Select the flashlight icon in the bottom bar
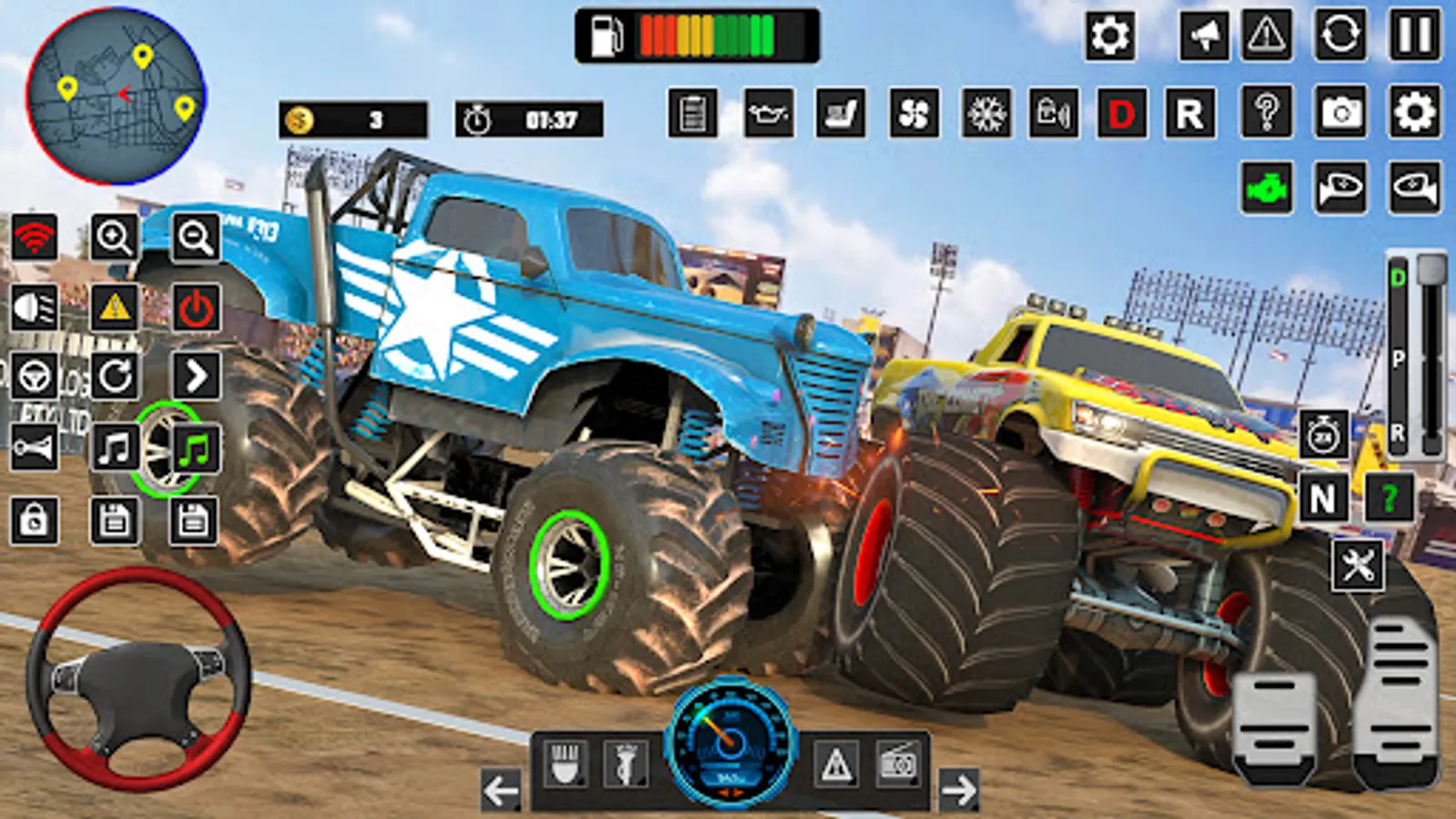 [x=624, y=763]
